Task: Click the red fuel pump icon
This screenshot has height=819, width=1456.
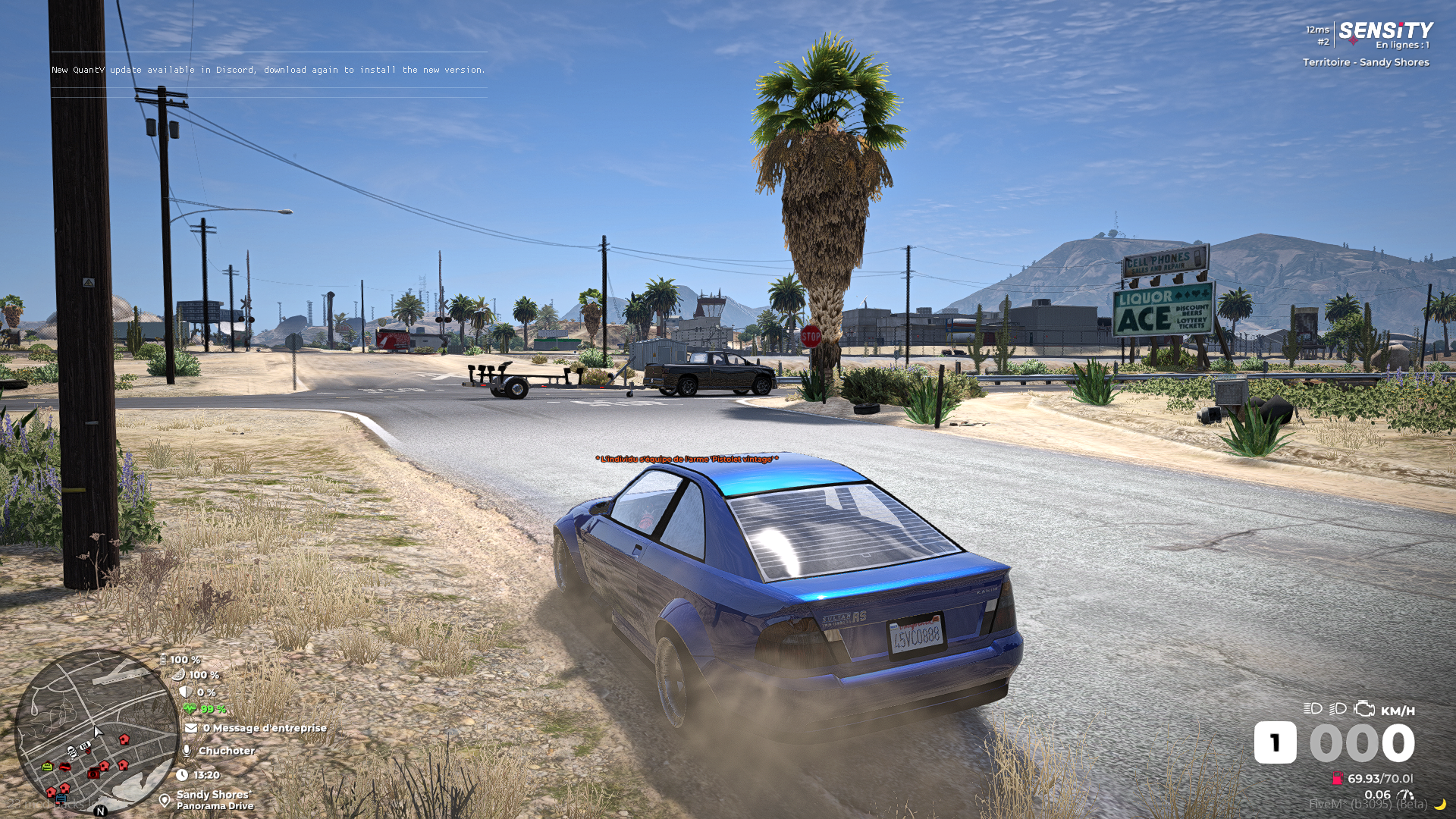Action: 1338,779
